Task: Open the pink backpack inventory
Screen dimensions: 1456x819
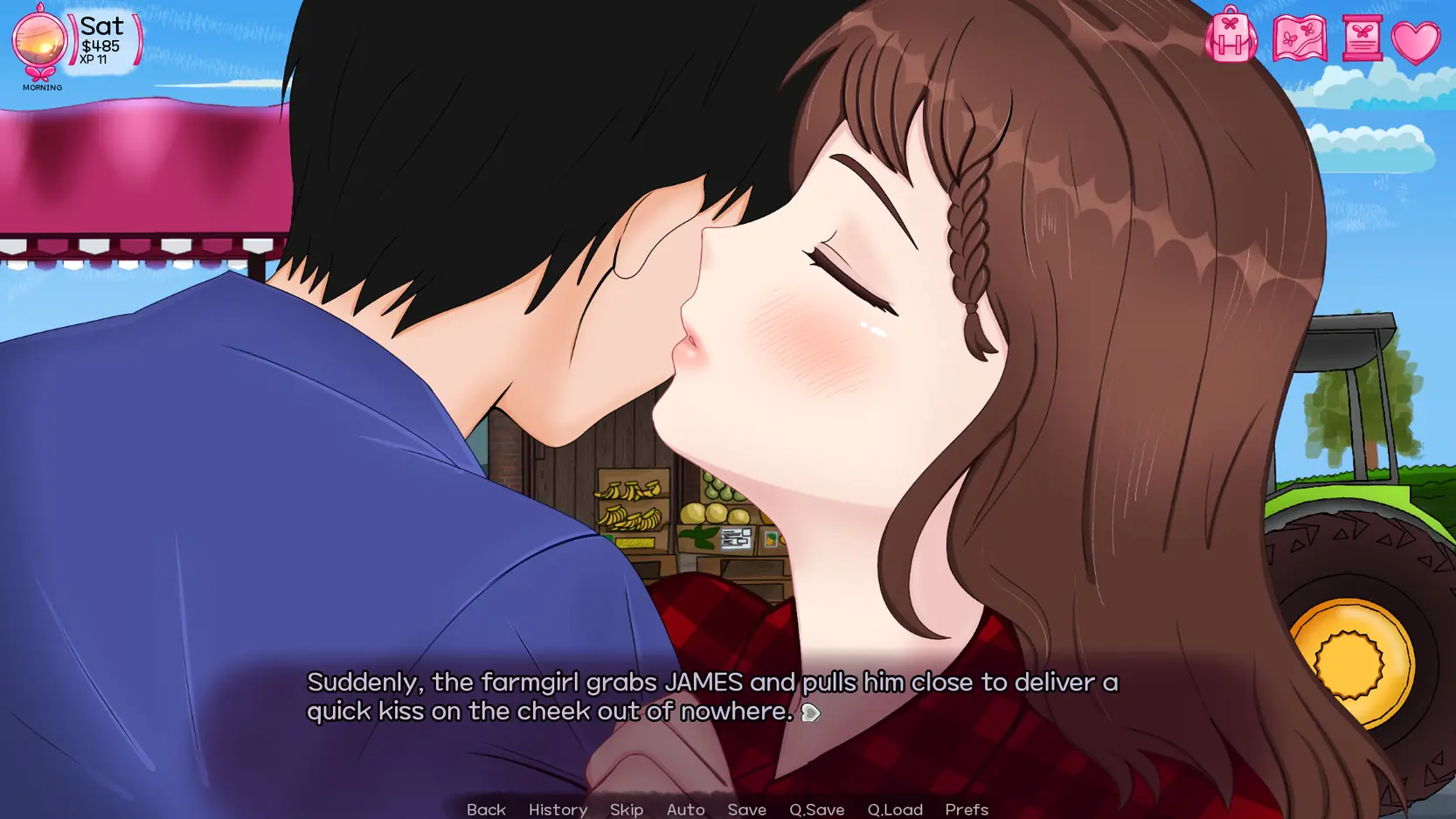Action: 1231,37
